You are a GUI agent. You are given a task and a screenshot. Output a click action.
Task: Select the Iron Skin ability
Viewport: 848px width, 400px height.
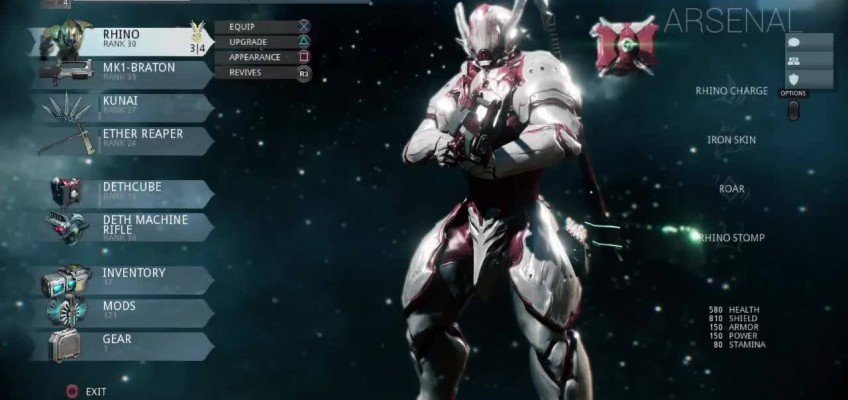coord(732,140)
